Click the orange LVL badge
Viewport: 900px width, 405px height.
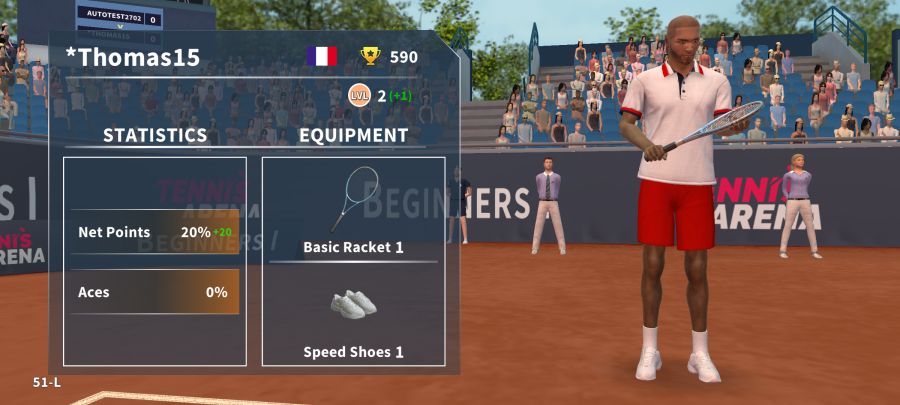[x=358, y=95]
